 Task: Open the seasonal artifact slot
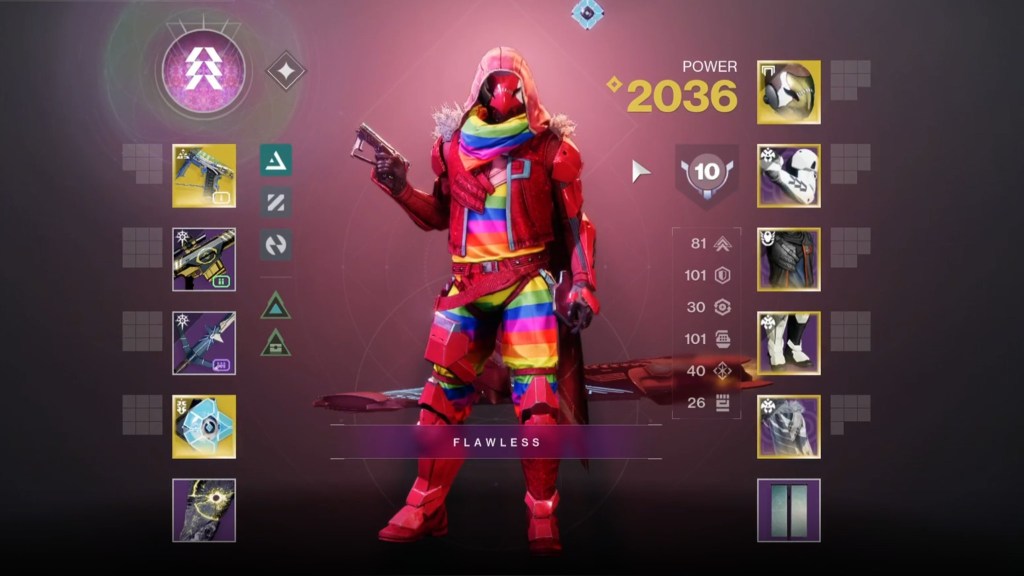204,510
